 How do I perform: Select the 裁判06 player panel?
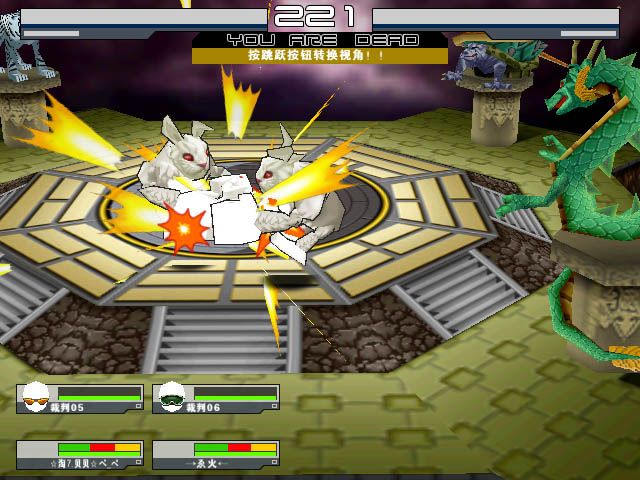point(215,398)
